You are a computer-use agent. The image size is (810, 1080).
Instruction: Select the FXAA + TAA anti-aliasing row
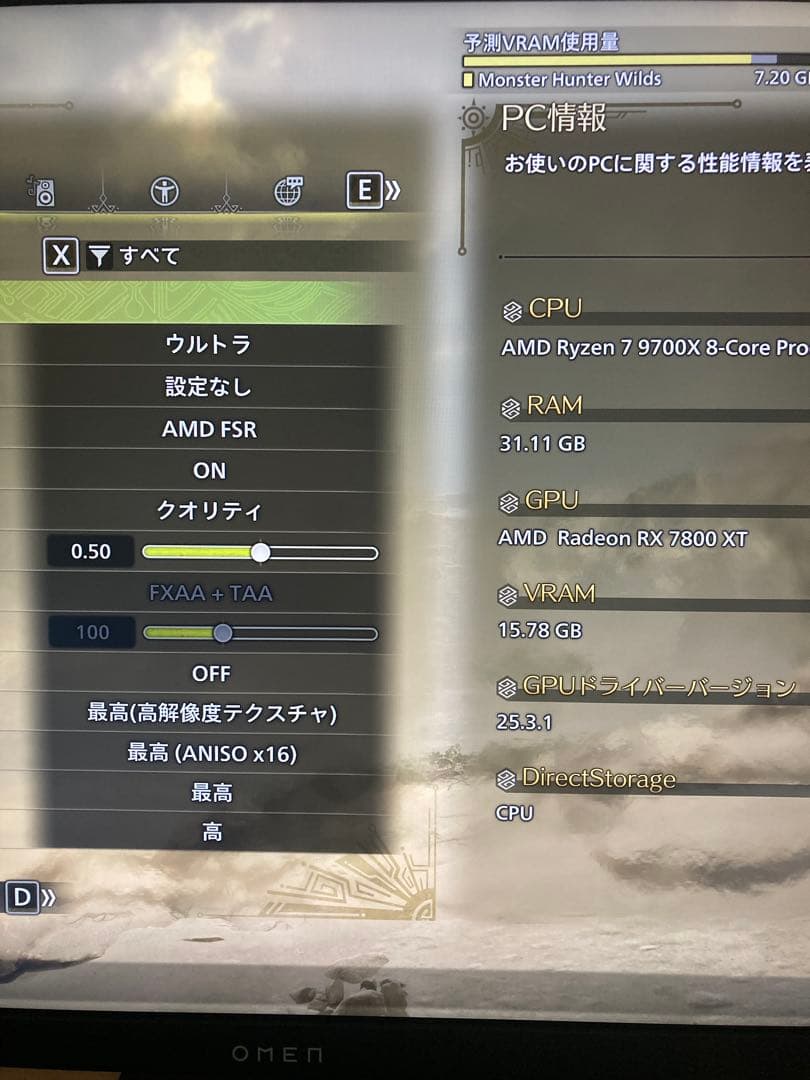point(209,593)
